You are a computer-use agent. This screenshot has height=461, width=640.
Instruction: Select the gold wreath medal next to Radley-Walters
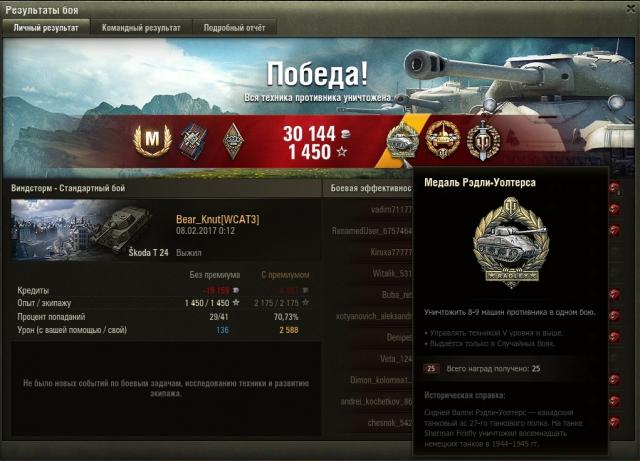pyautogui.click(x=442, y=141)
